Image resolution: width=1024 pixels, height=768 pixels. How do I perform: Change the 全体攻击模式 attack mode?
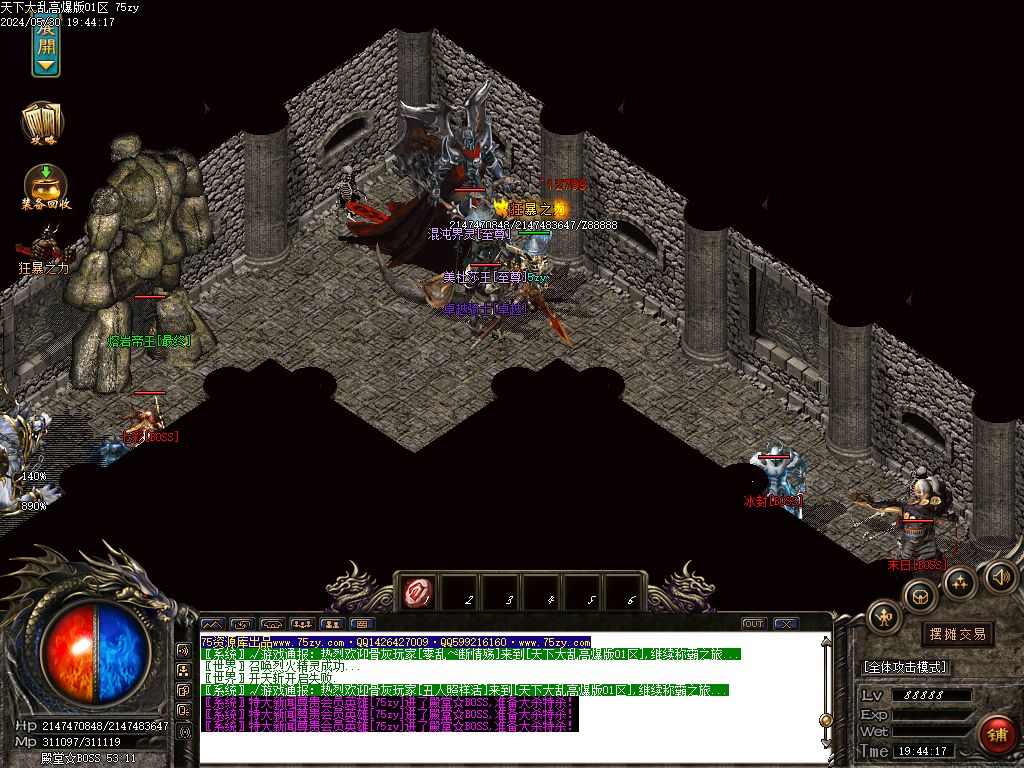tap(904, 667)
